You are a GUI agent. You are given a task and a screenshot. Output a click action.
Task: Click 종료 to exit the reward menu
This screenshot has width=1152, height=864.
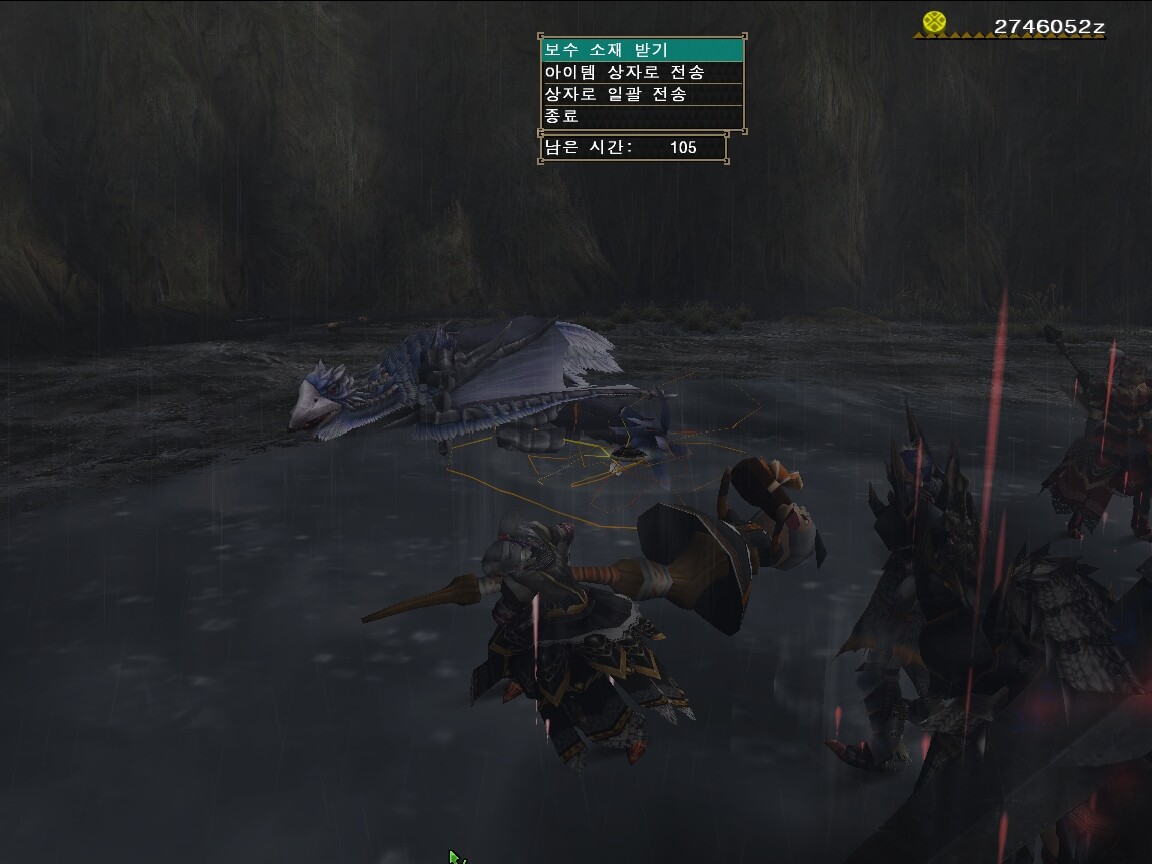[642, 116]
